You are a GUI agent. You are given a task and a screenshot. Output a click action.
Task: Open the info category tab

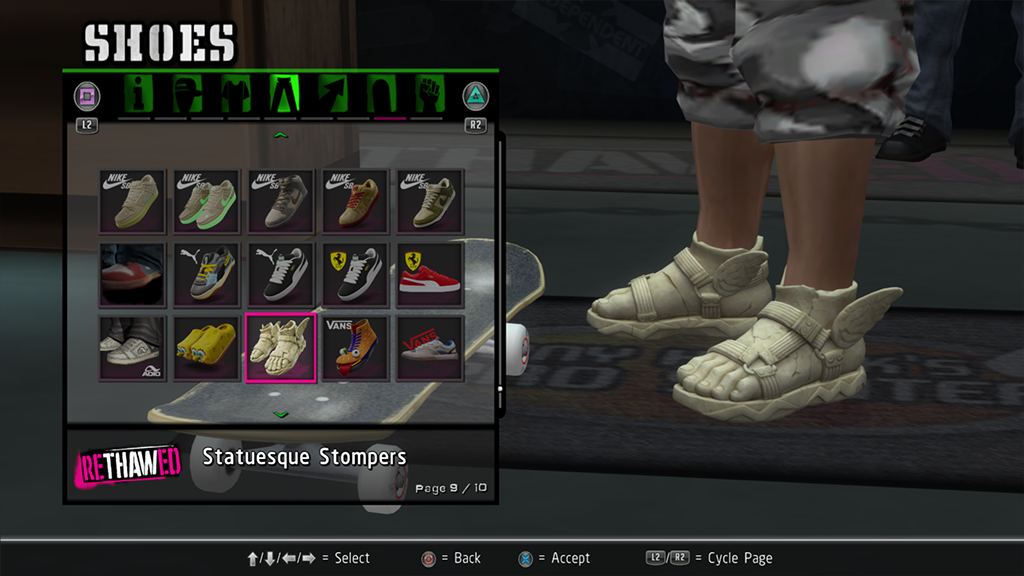[139, 96]
